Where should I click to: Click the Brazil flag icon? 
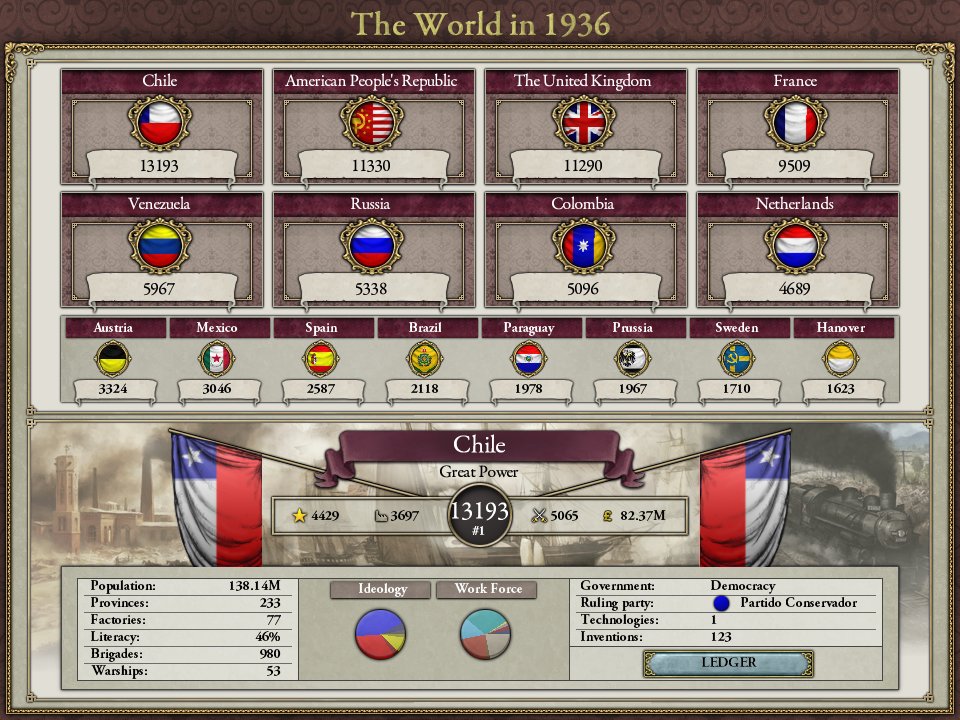tap(424, 358)
